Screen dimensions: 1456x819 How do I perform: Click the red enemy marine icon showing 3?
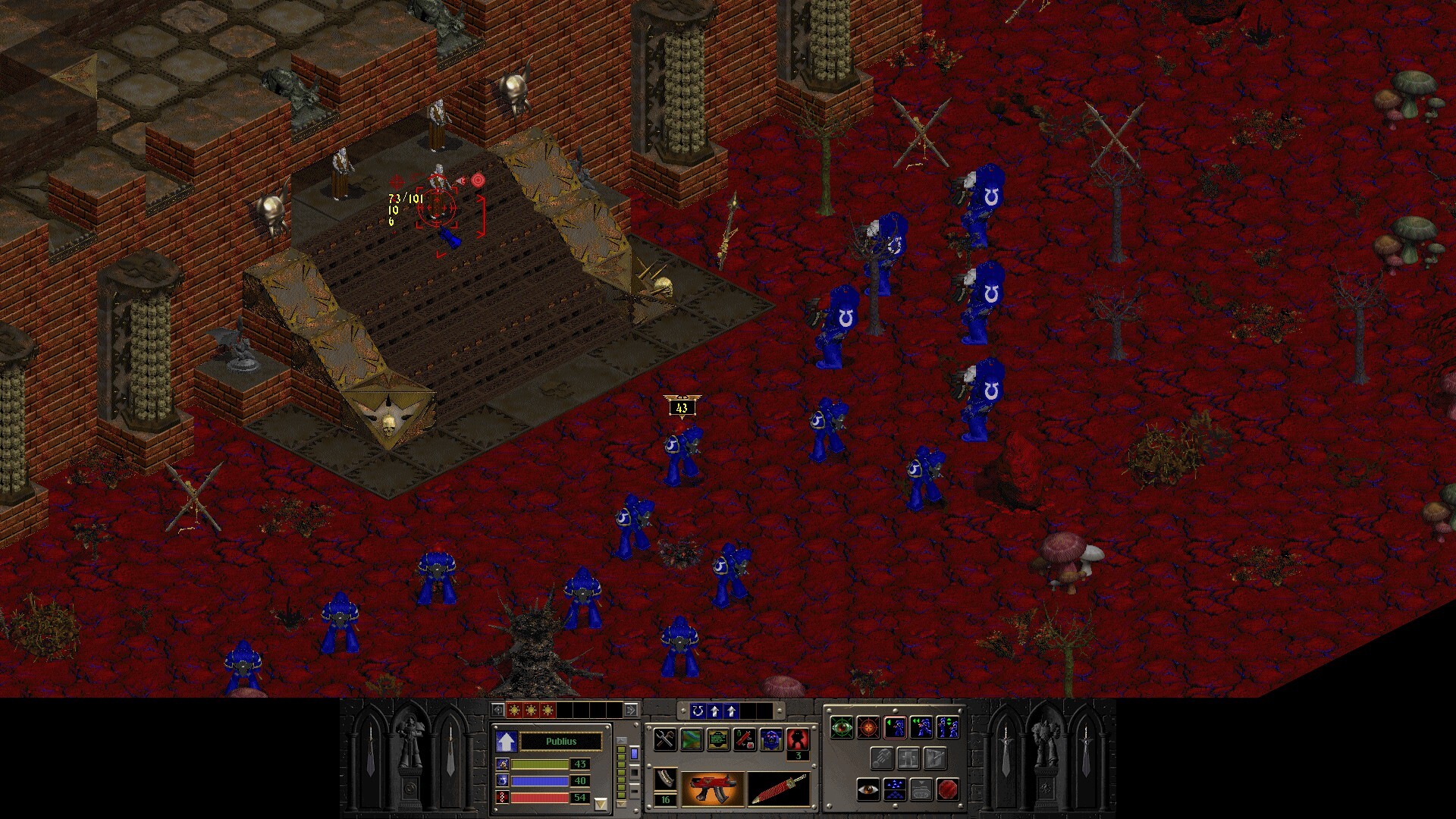click(798, 740)
